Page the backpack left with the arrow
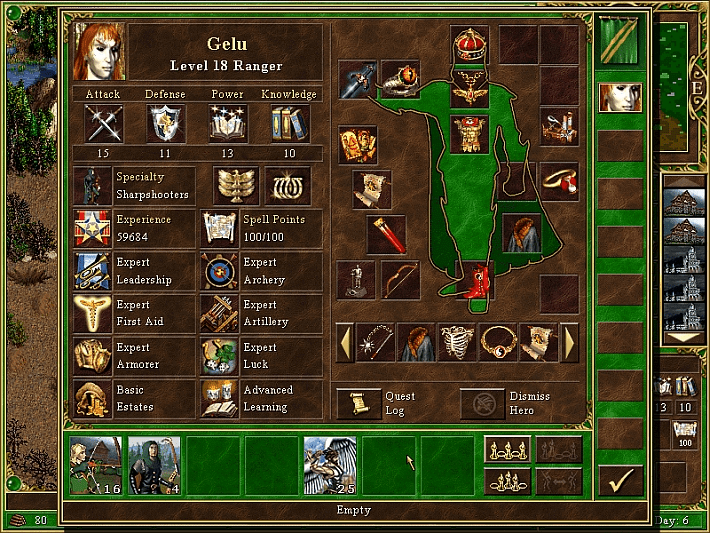The image size is (710, 533). [x=343, y=342]
